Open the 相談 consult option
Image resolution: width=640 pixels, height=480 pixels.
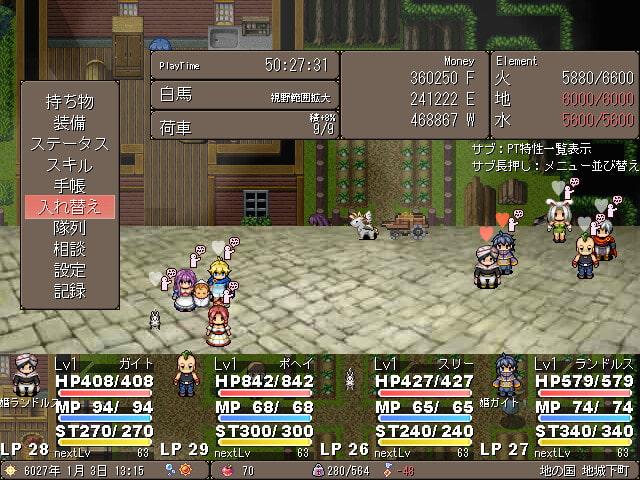(x=69, y=249)
